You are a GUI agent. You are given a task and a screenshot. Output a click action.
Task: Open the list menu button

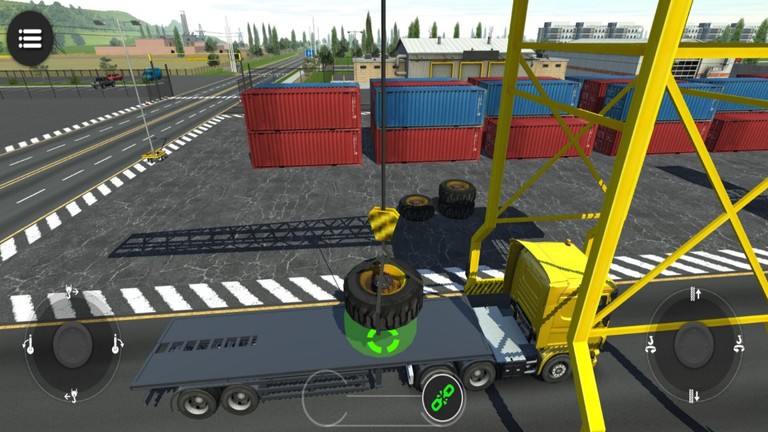point(30,39)
